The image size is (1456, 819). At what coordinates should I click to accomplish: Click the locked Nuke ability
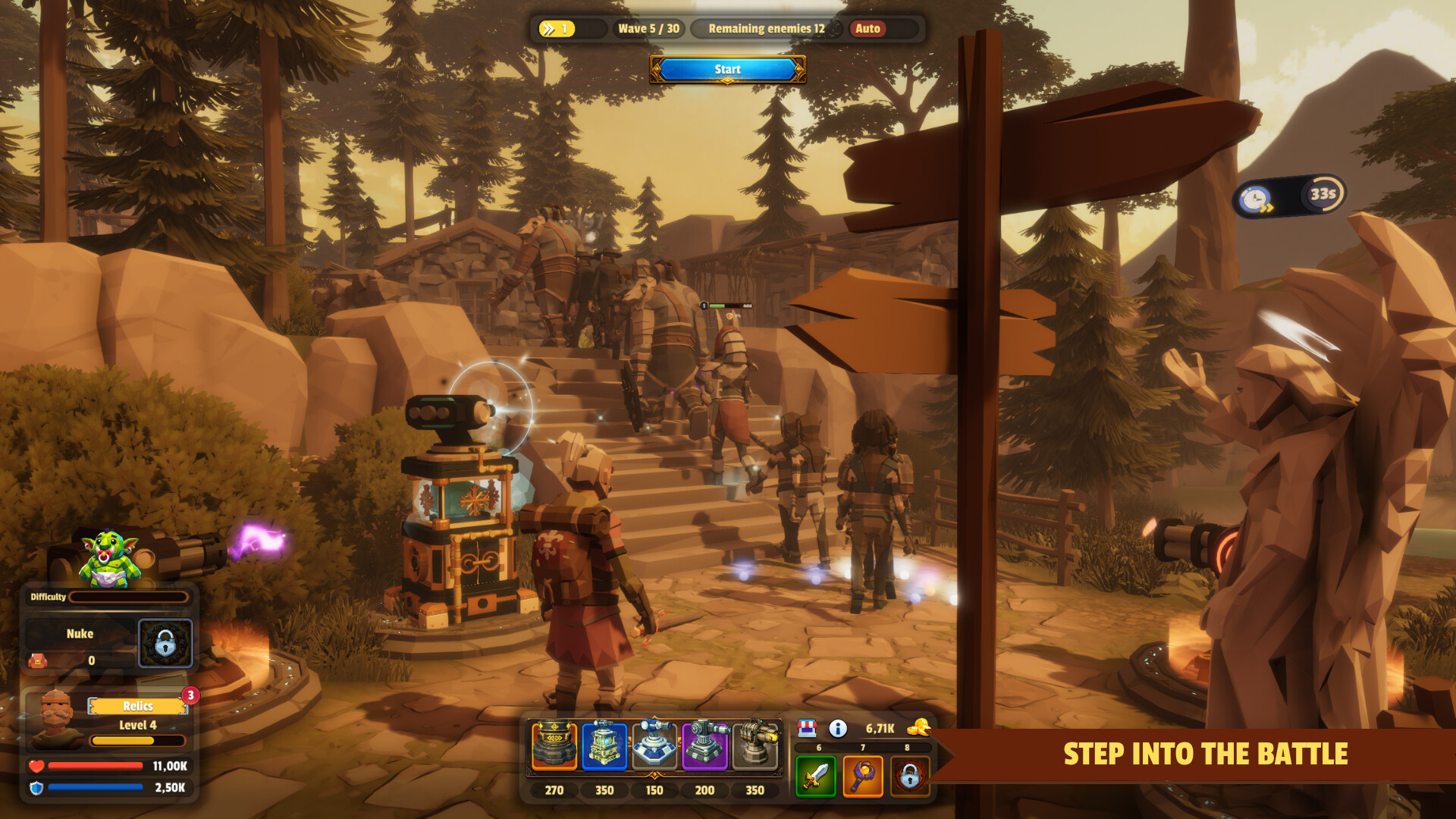tap(165, 644)
